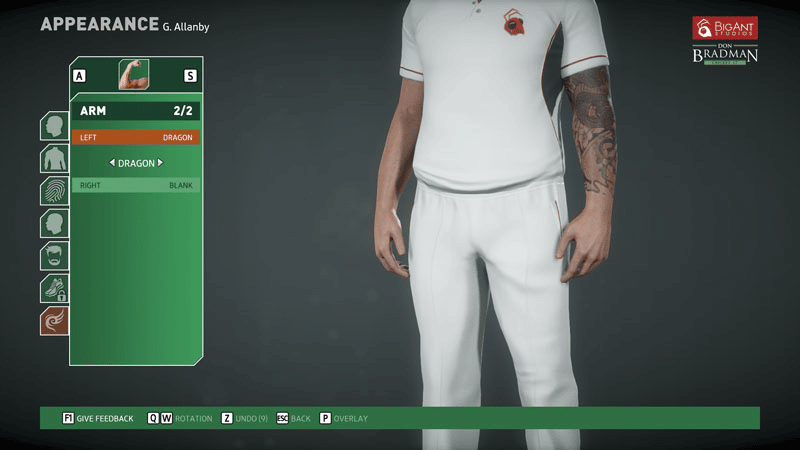This screenshot has height=450, width=800.
Task: Select the Right arm Blank row
Action: 136,185
